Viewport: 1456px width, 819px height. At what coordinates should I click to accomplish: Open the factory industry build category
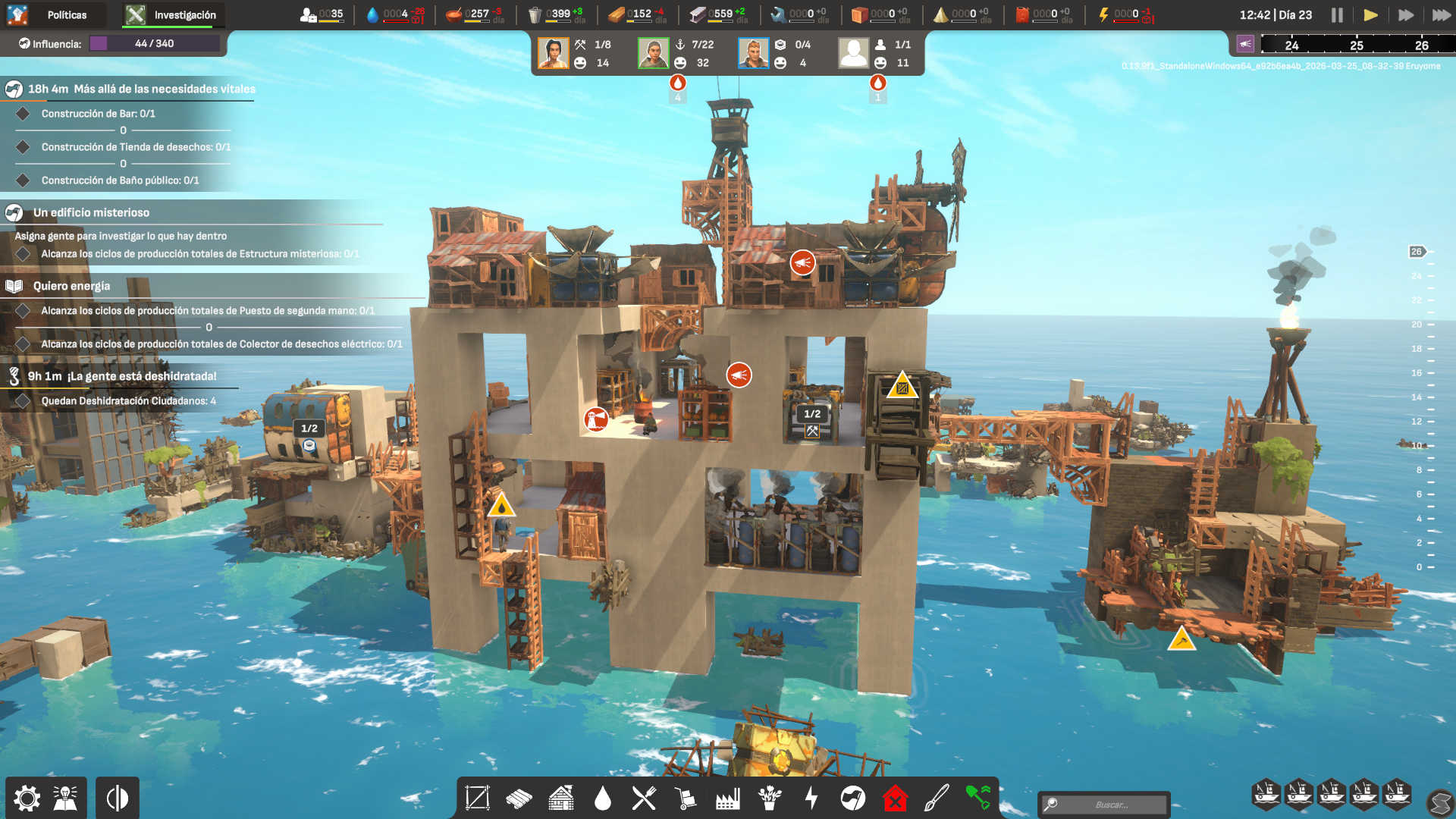coord(727,798)
